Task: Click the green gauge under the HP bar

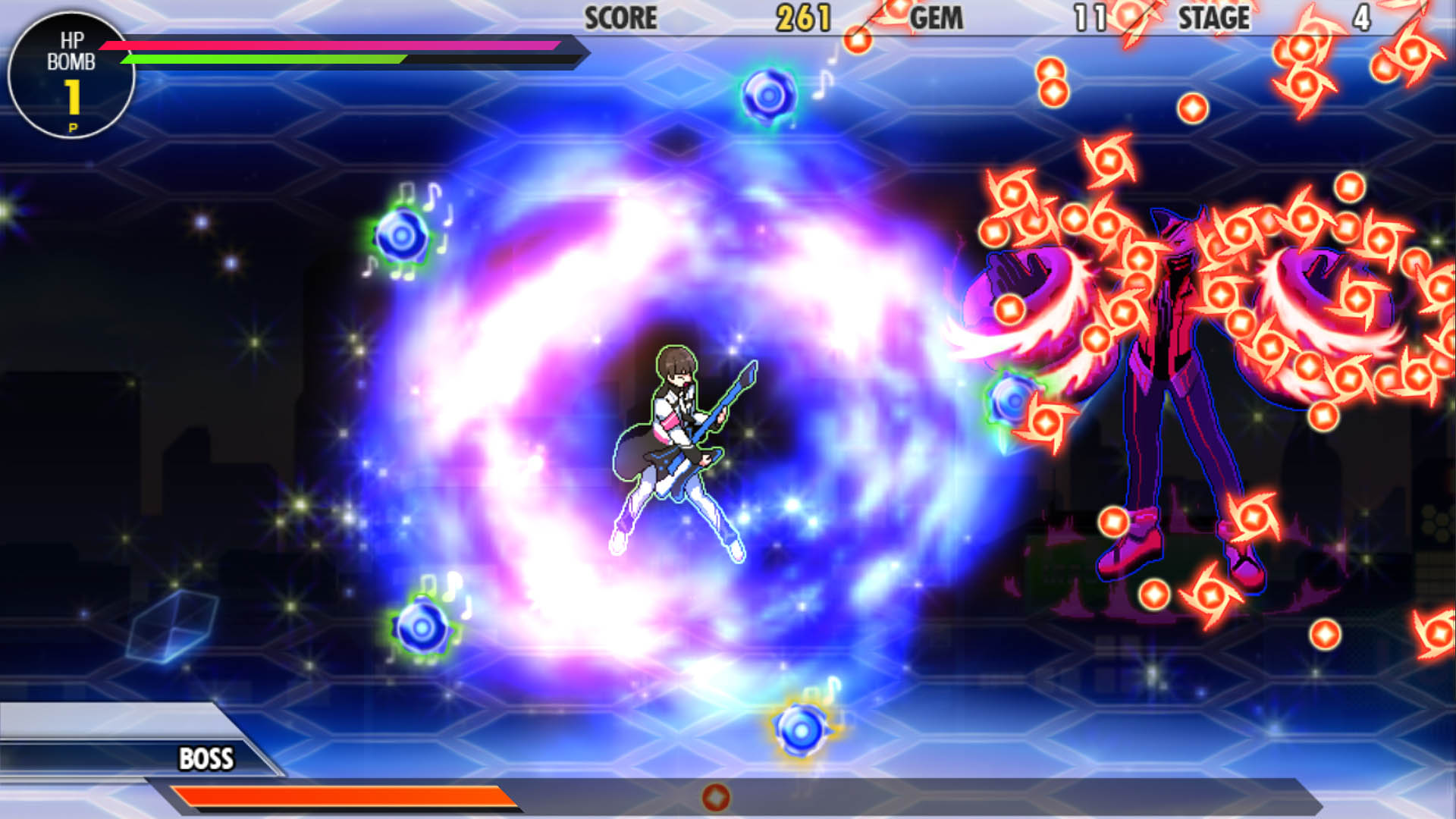Action: tap(265, 61)
